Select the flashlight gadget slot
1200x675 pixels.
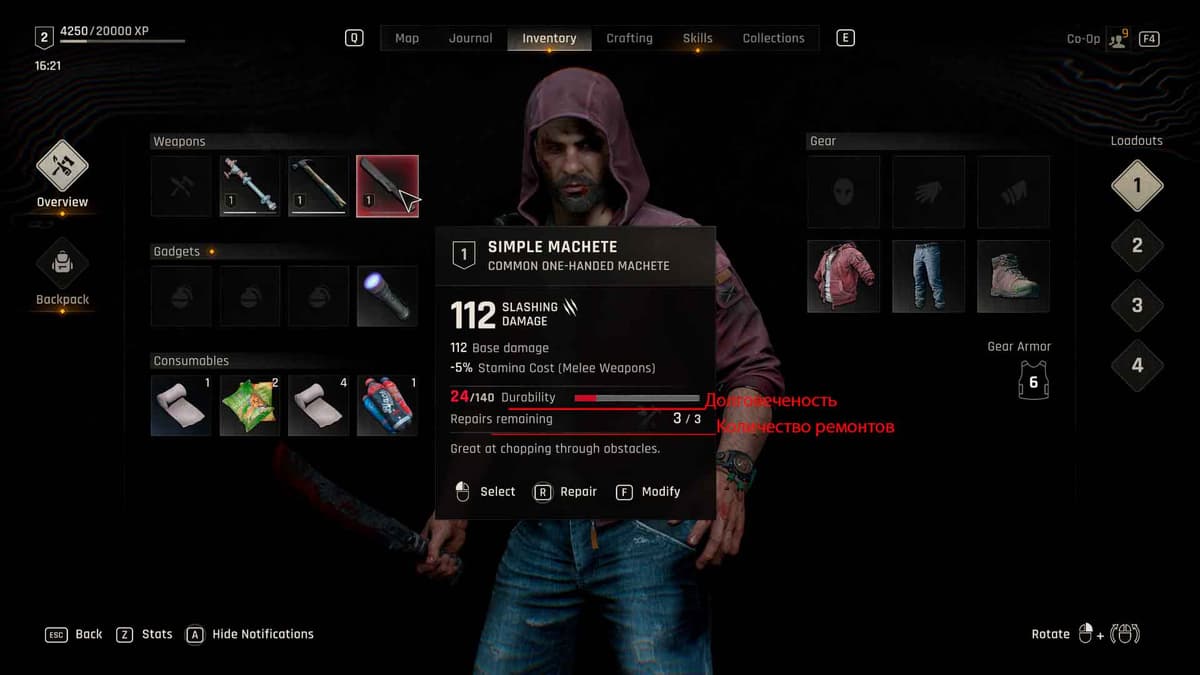[387, 296]
